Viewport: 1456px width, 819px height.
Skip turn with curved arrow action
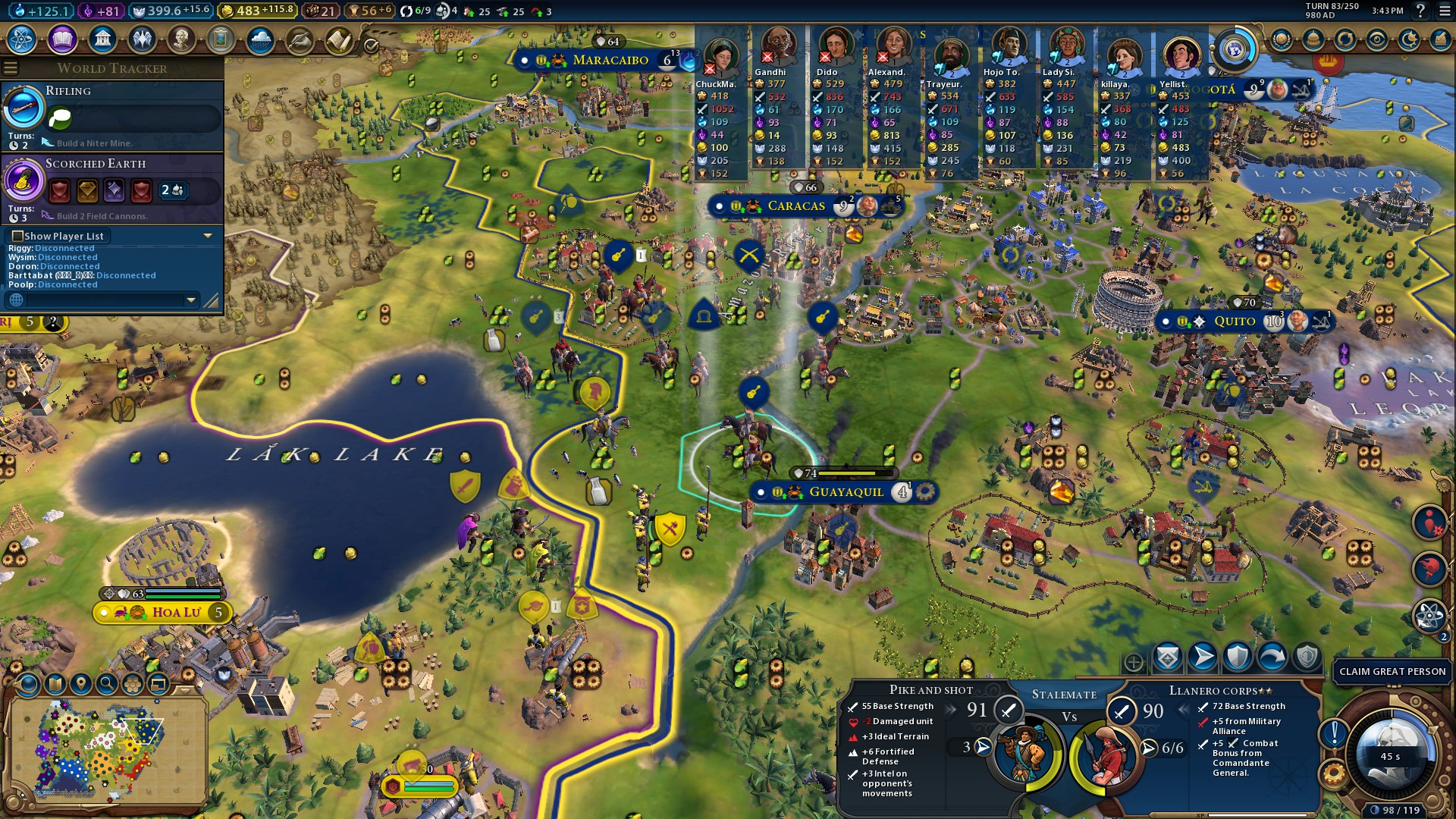coord(1272,657)
